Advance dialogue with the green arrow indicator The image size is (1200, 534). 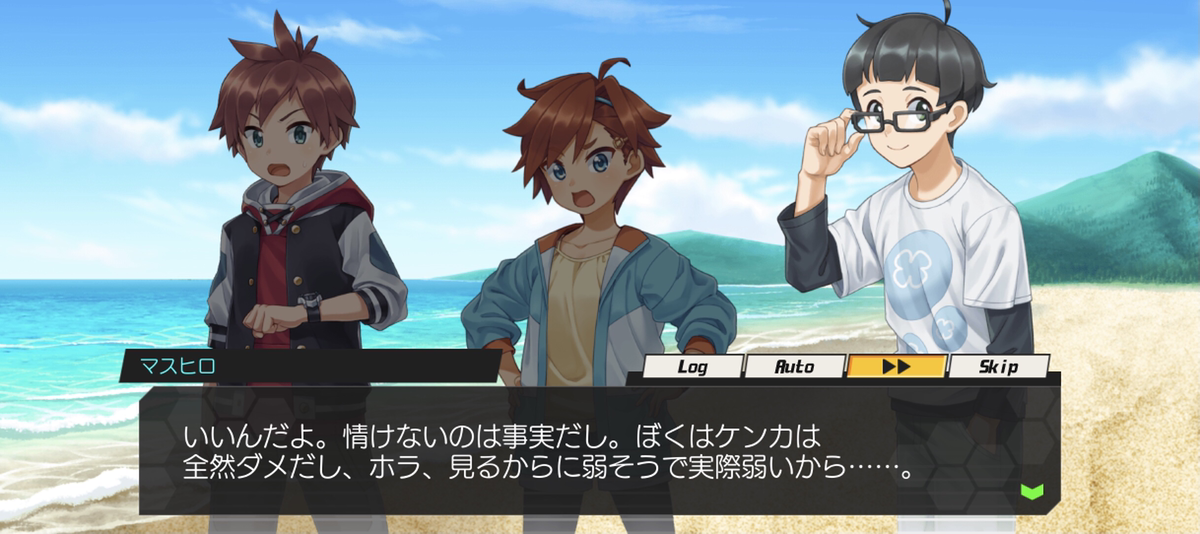(1032, 491)
